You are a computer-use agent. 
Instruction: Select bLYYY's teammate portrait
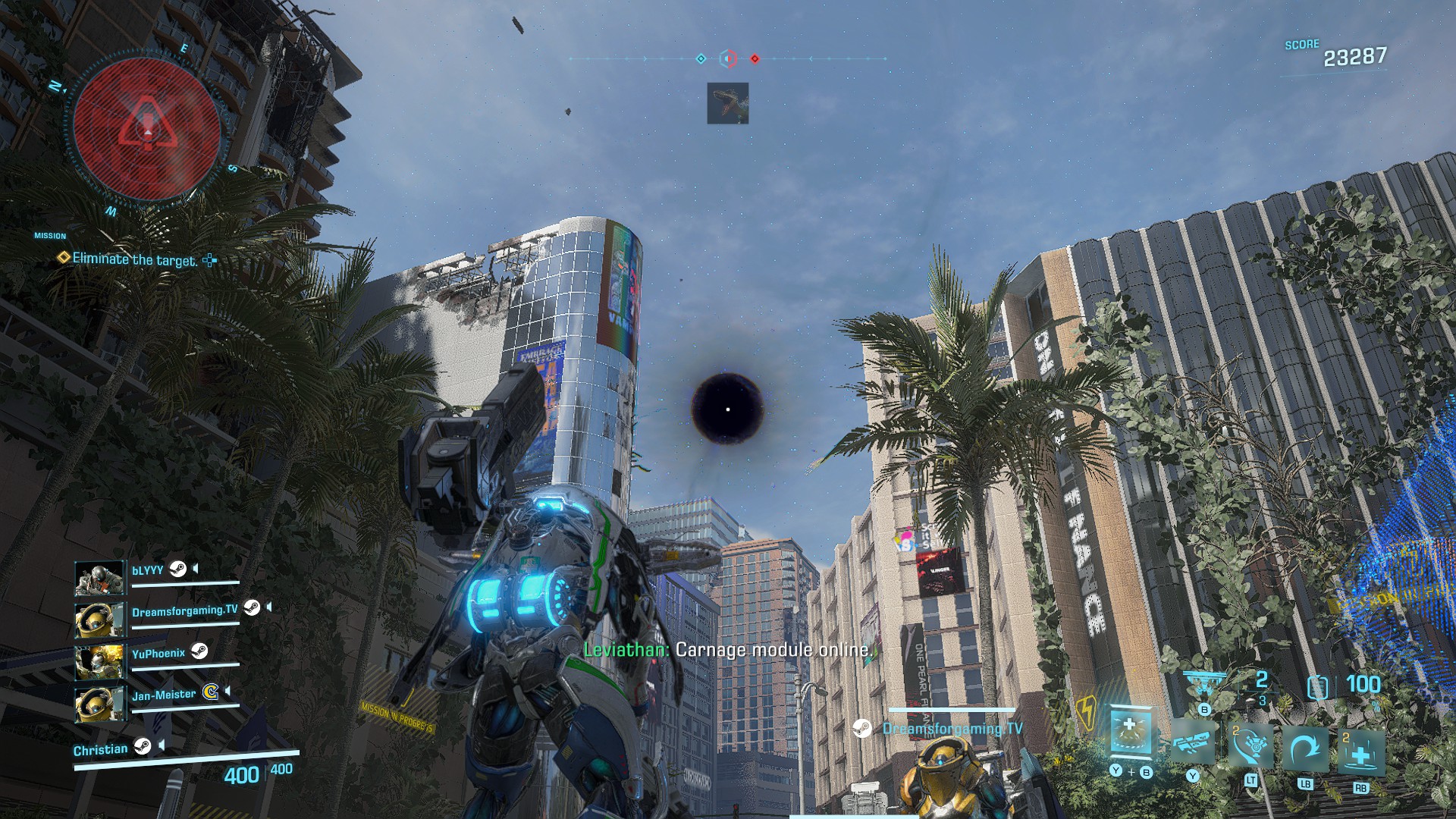99,578
